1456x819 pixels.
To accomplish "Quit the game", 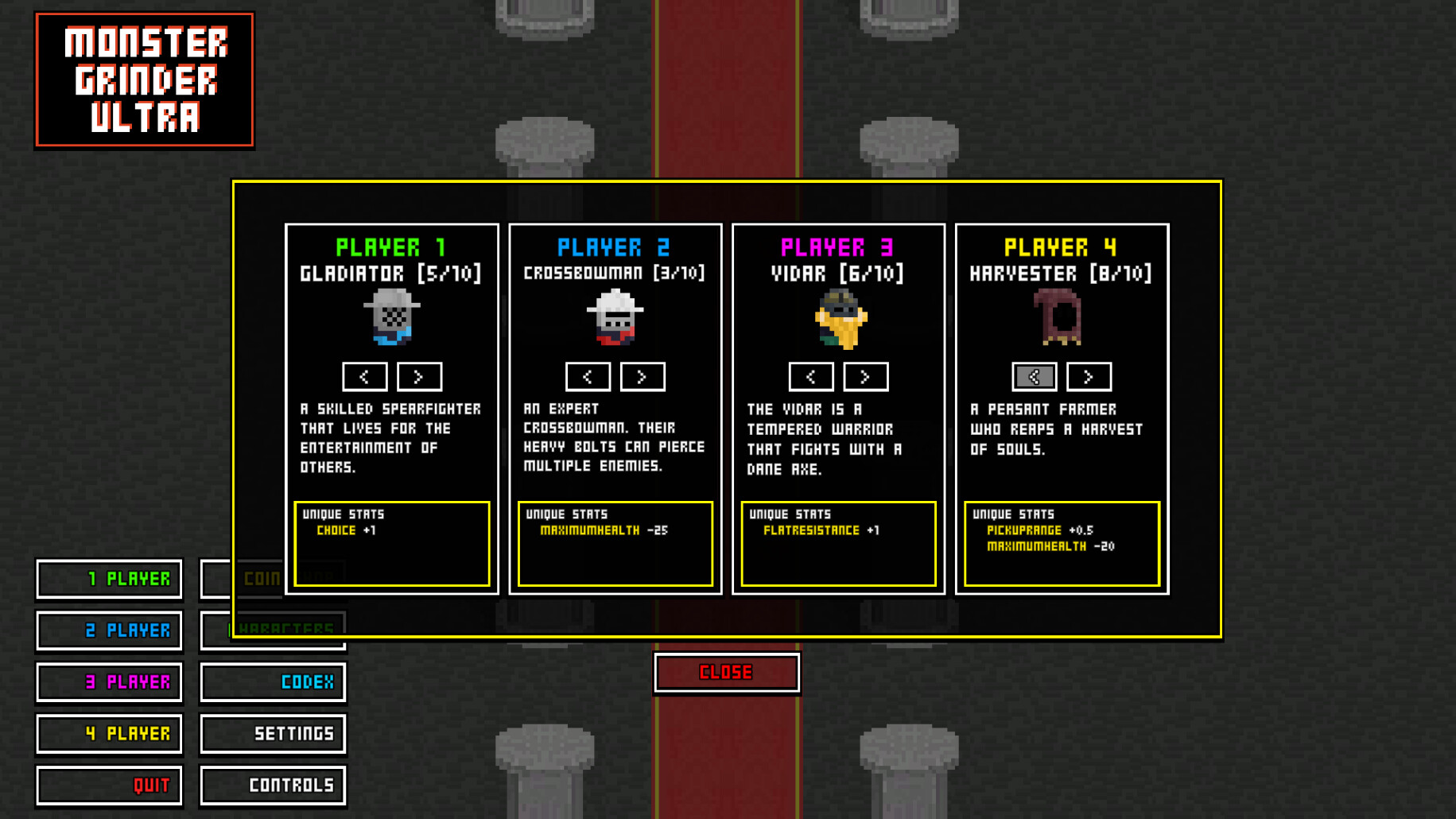I will (x=109, y=785).
